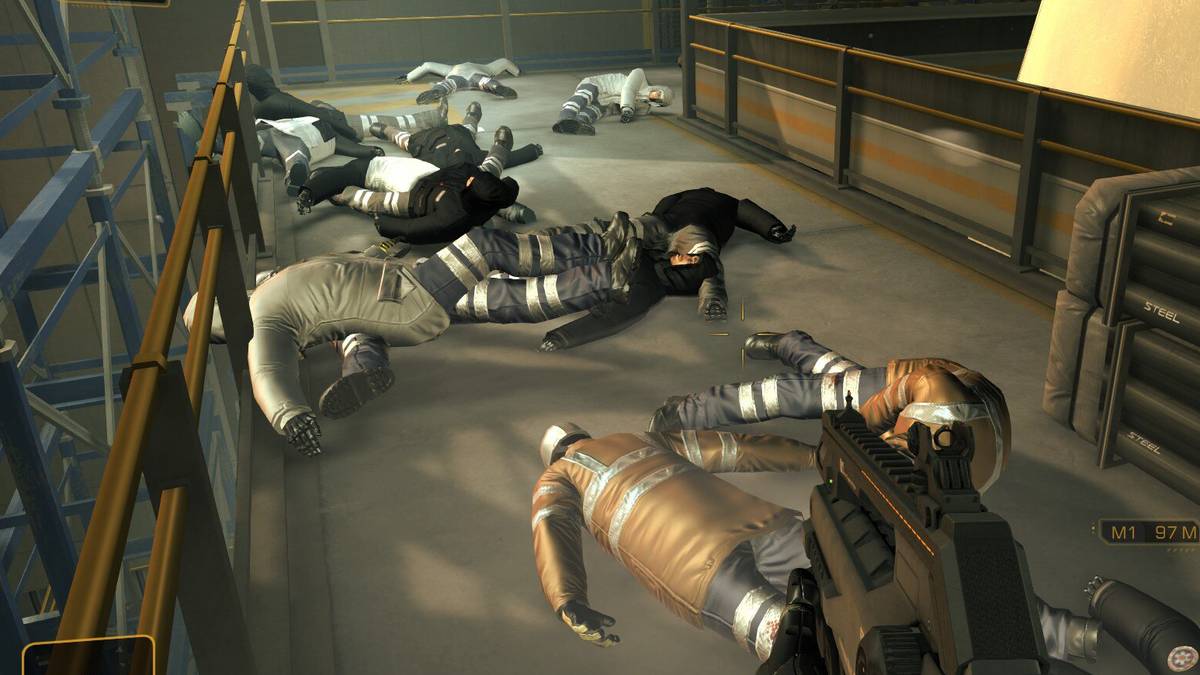Viewport: 1200px width, 675px height.
Task: Click the radar minimap panel
Action: (88, 656)
